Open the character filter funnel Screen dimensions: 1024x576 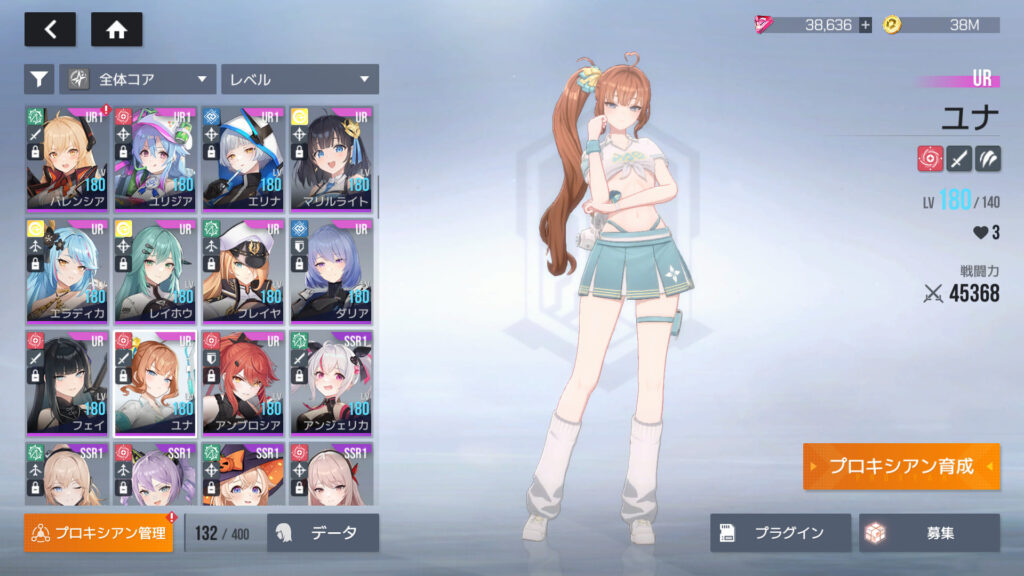pos(38,79)
